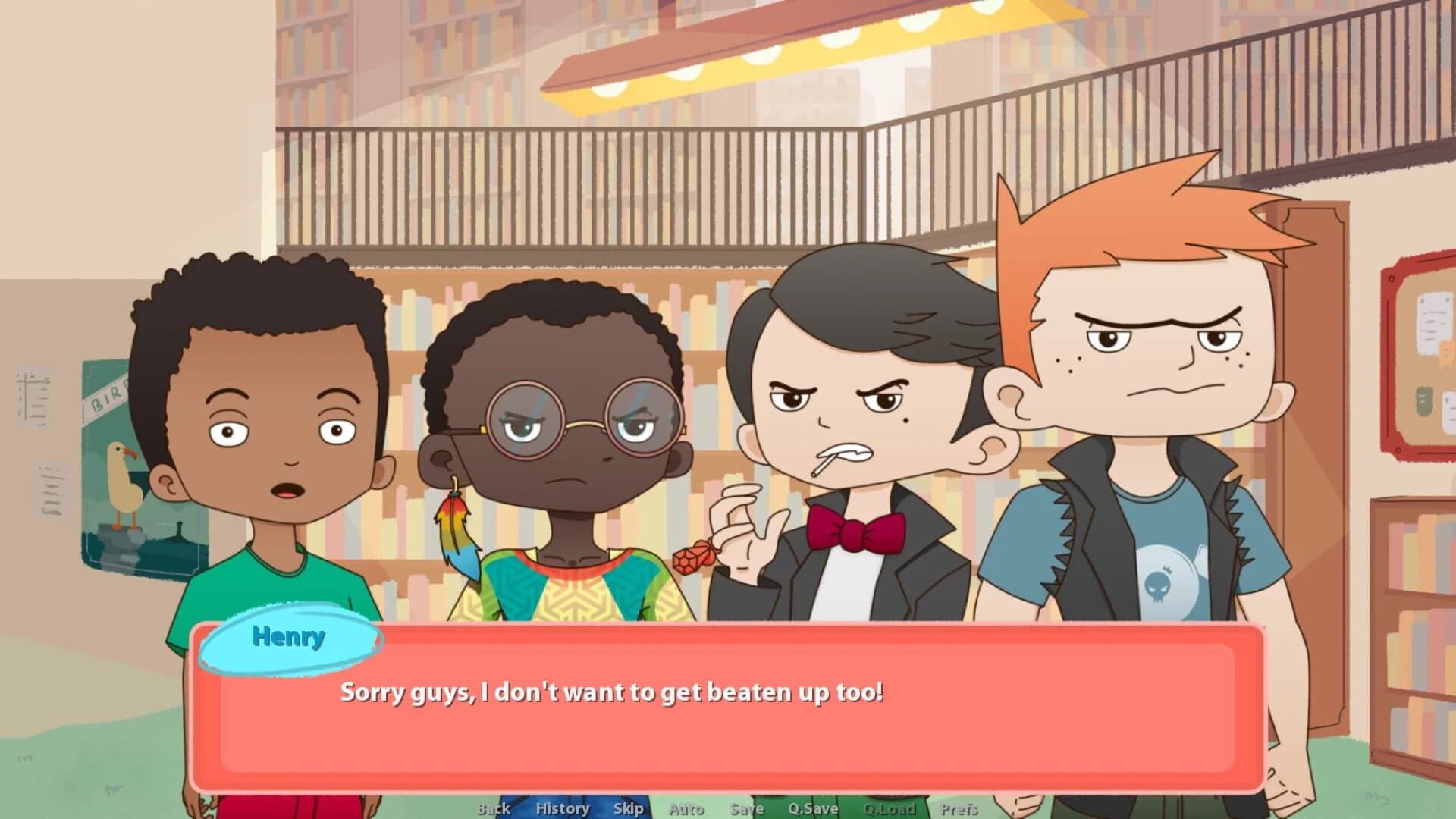The image size is (1456, 819).
Task: Perform a Q.Save quick save
Action: (813, 808)
